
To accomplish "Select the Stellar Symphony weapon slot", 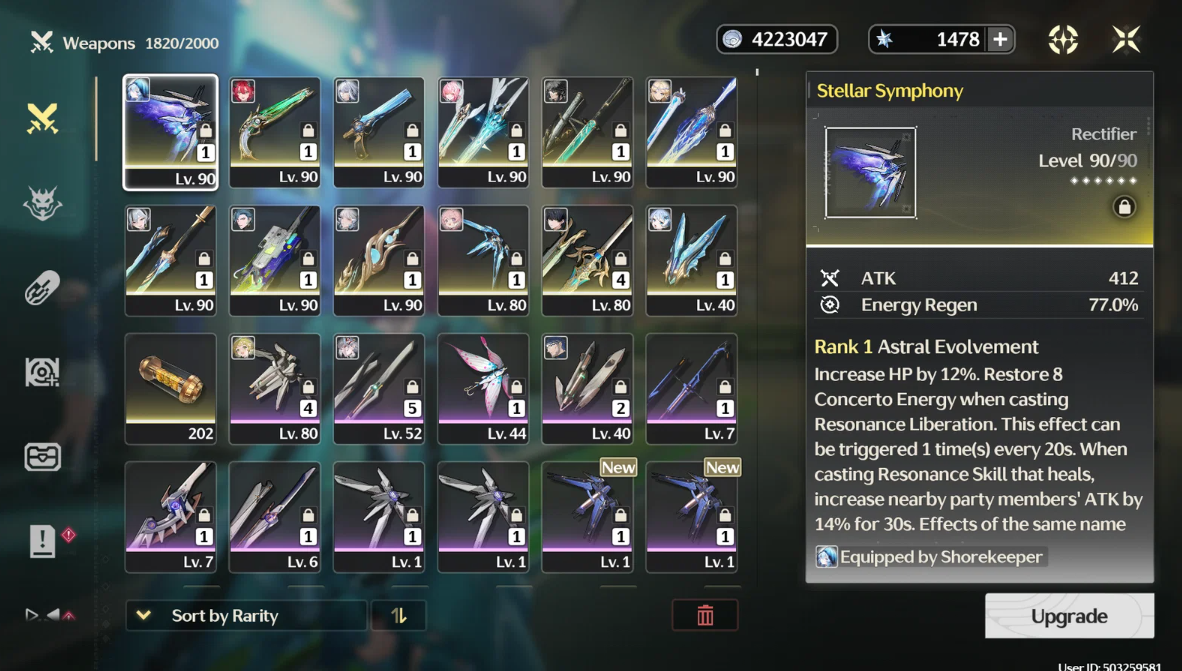I will pyautogui.click(x=170, y=132).
